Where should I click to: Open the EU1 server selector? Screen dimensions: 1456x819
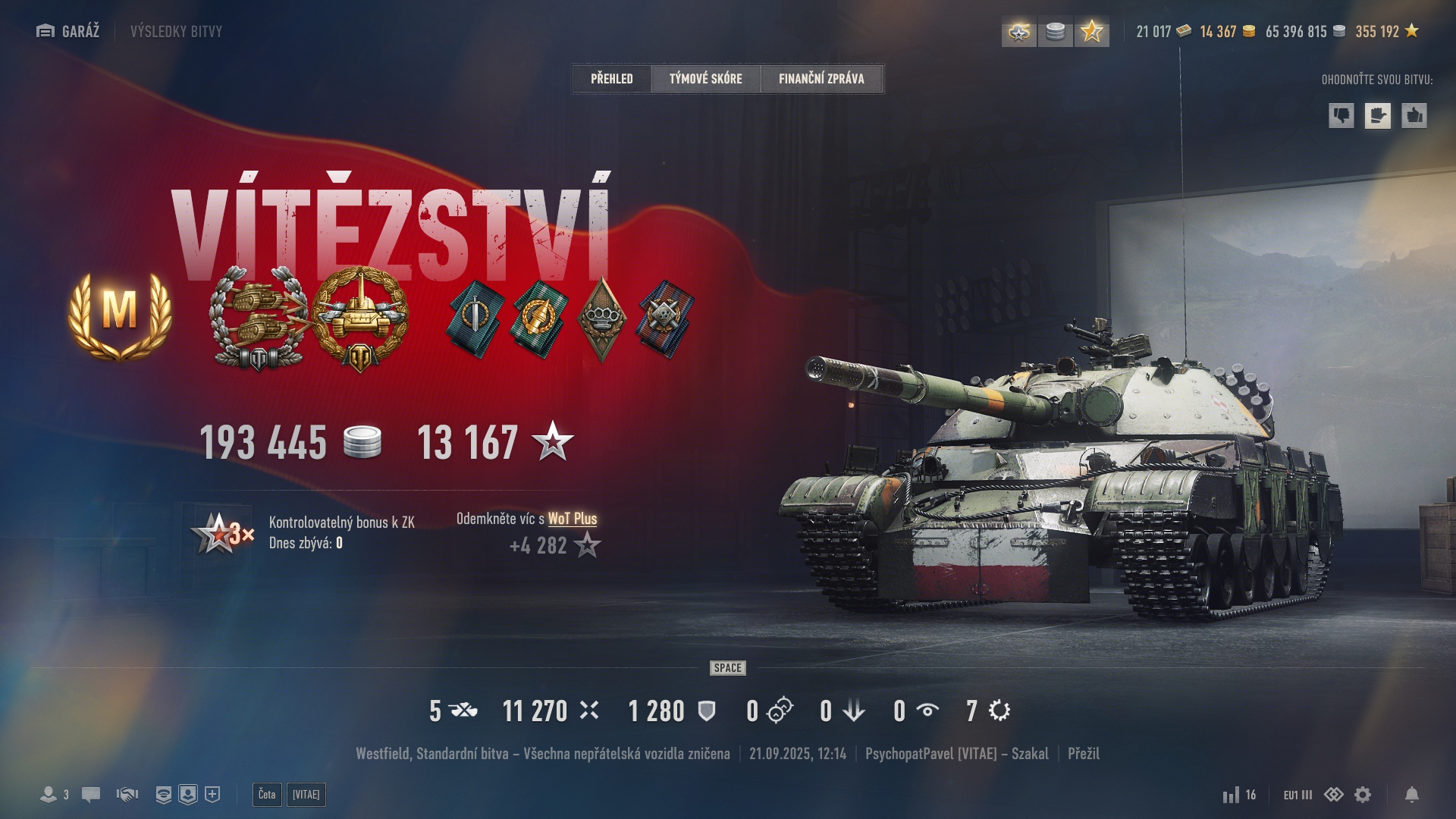[1298, 795]
